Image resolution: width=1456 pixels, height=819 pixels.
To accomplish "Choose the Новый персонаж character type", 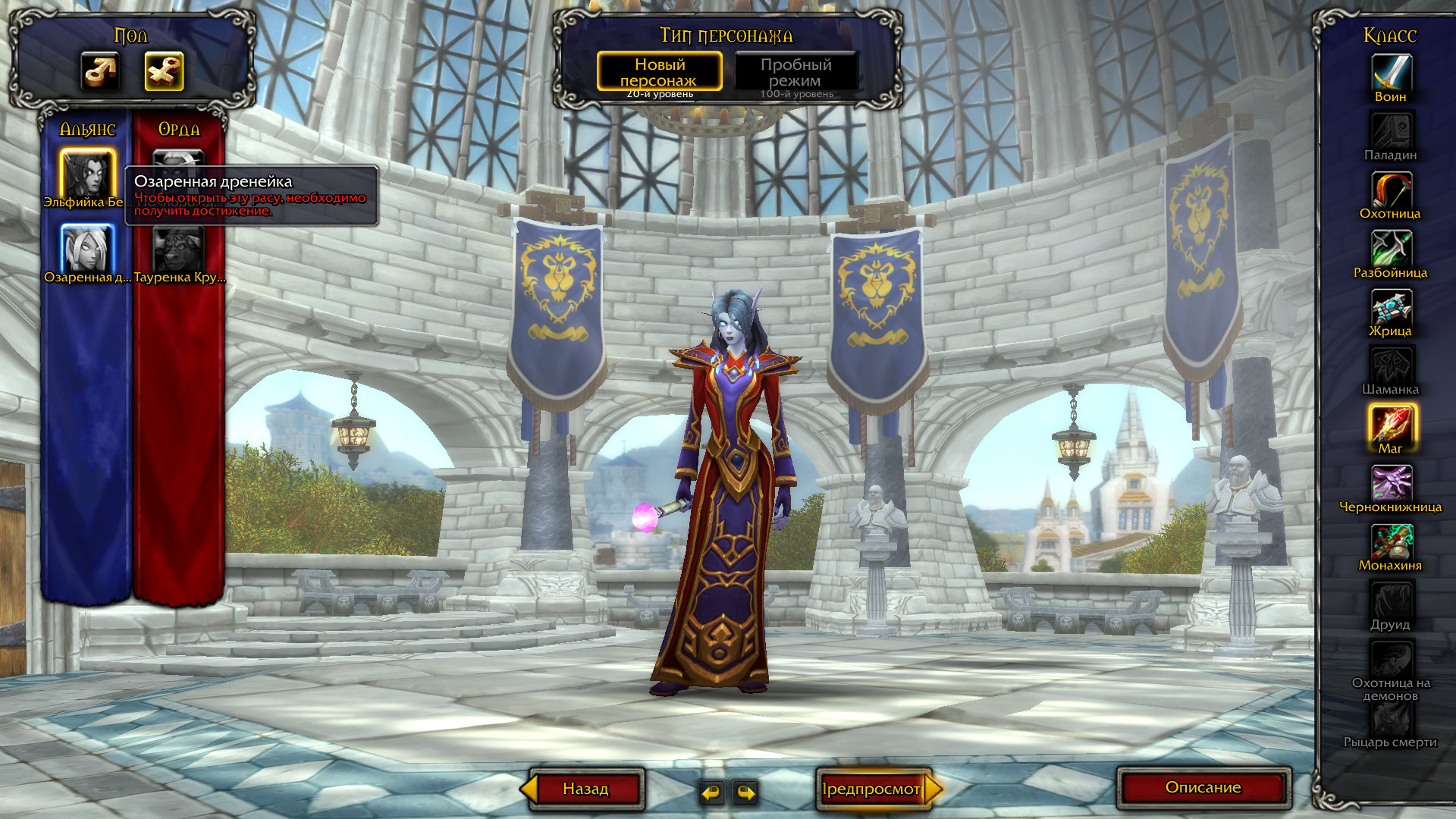I will click(x=659, y=72).
